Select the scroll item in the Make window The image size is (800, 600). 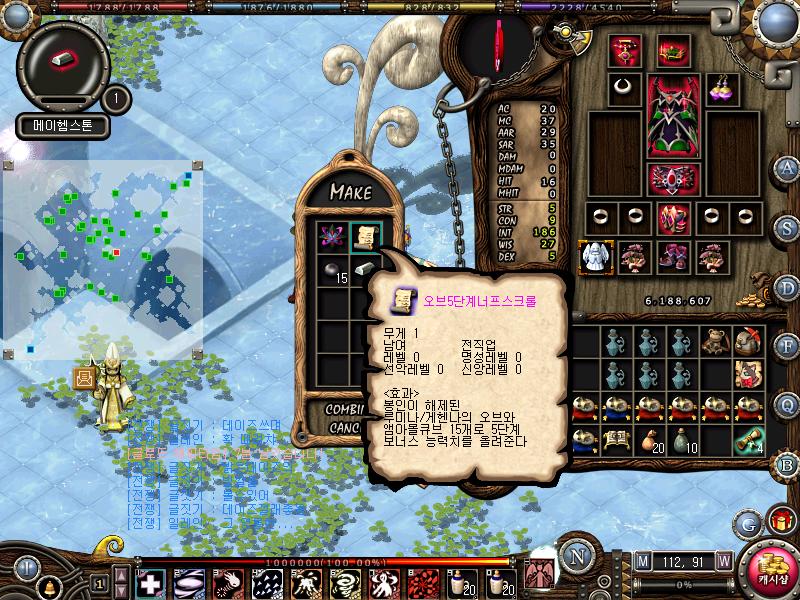363,236
